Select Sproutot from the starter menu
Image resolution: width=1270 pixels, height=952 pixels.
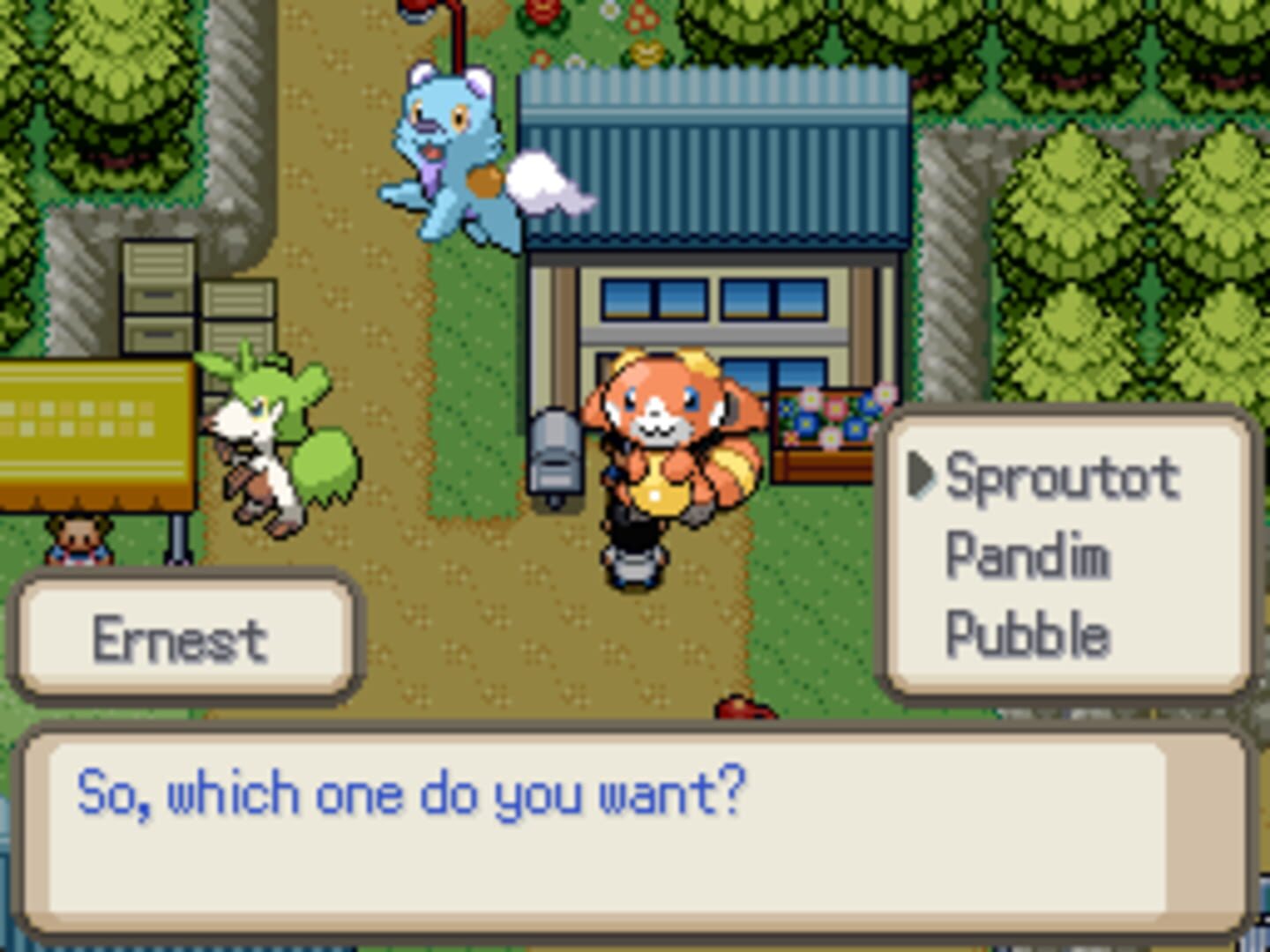(1058, 479)
